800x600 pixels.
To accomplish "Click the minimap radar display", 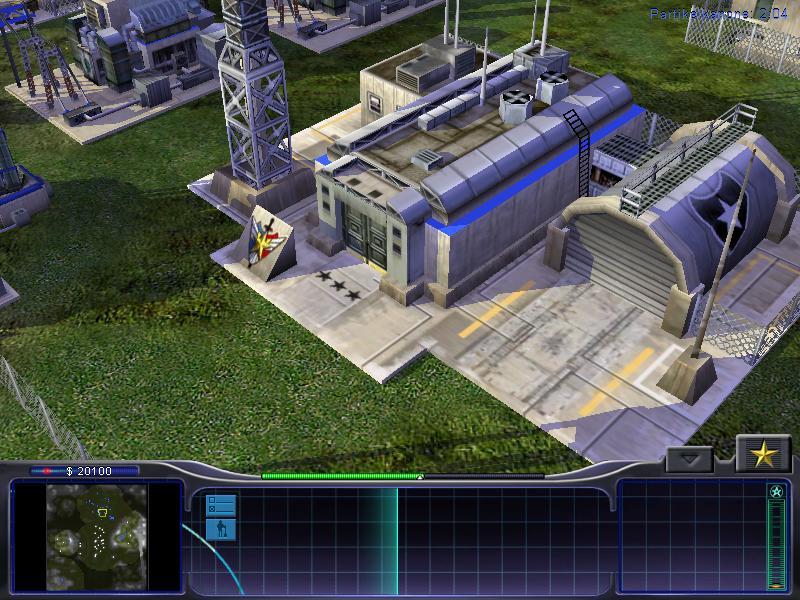I will click(97, 536).
